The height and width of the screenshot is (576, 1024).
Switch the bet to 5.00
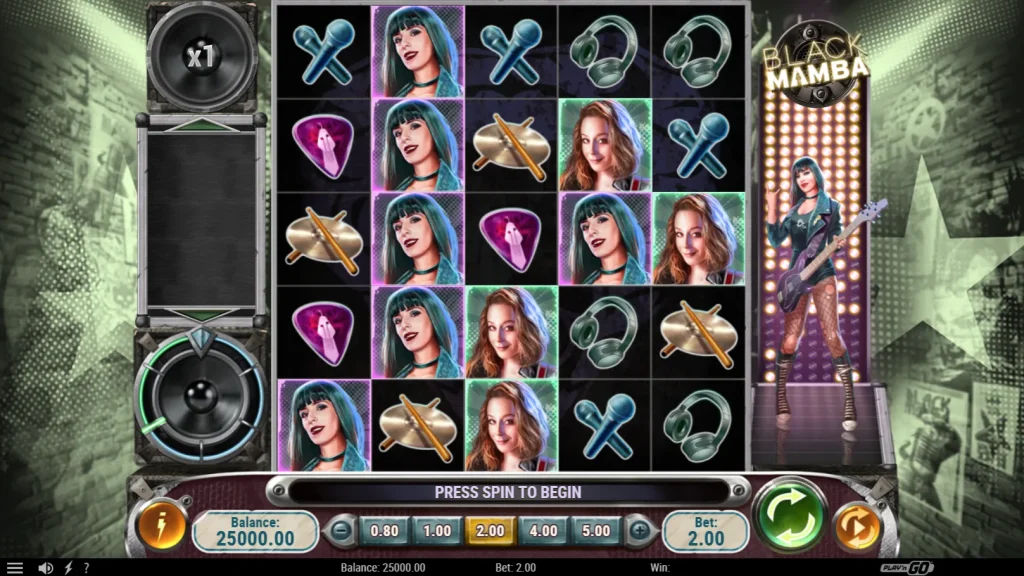(x=596, y=531)
